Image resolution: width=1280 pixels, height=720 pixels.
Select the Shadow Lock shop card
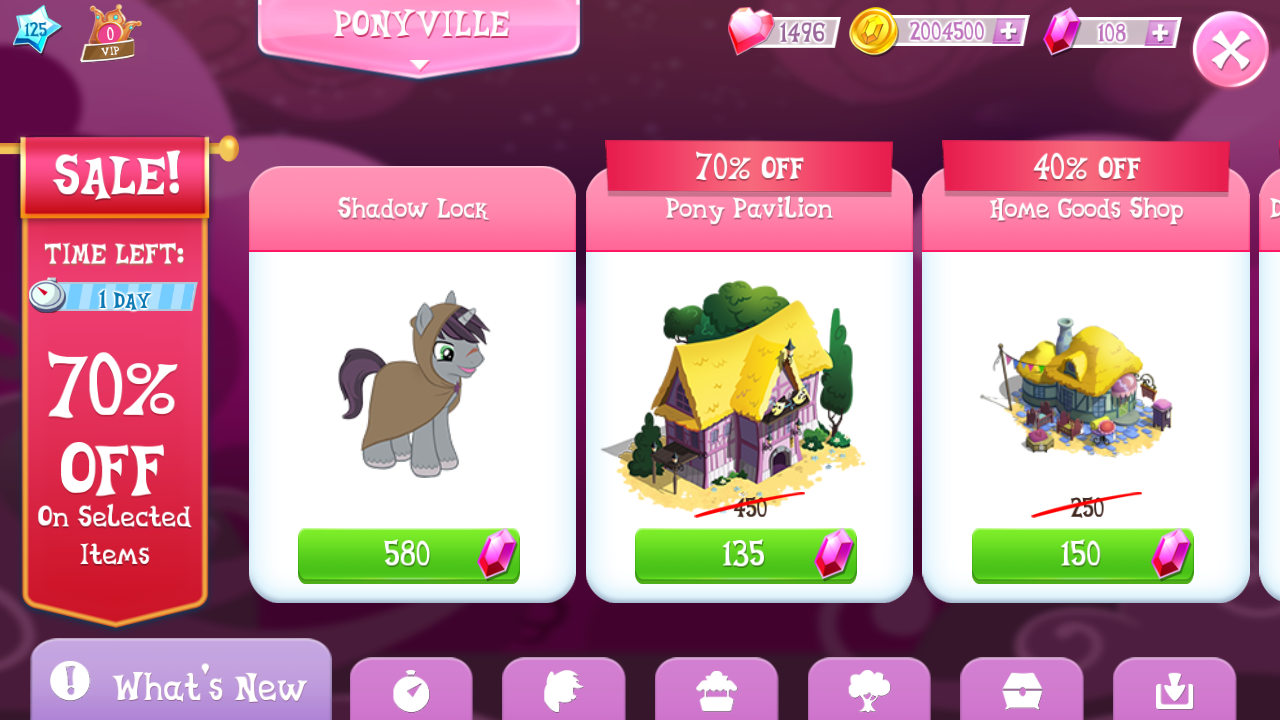click(x=412, y=385)
